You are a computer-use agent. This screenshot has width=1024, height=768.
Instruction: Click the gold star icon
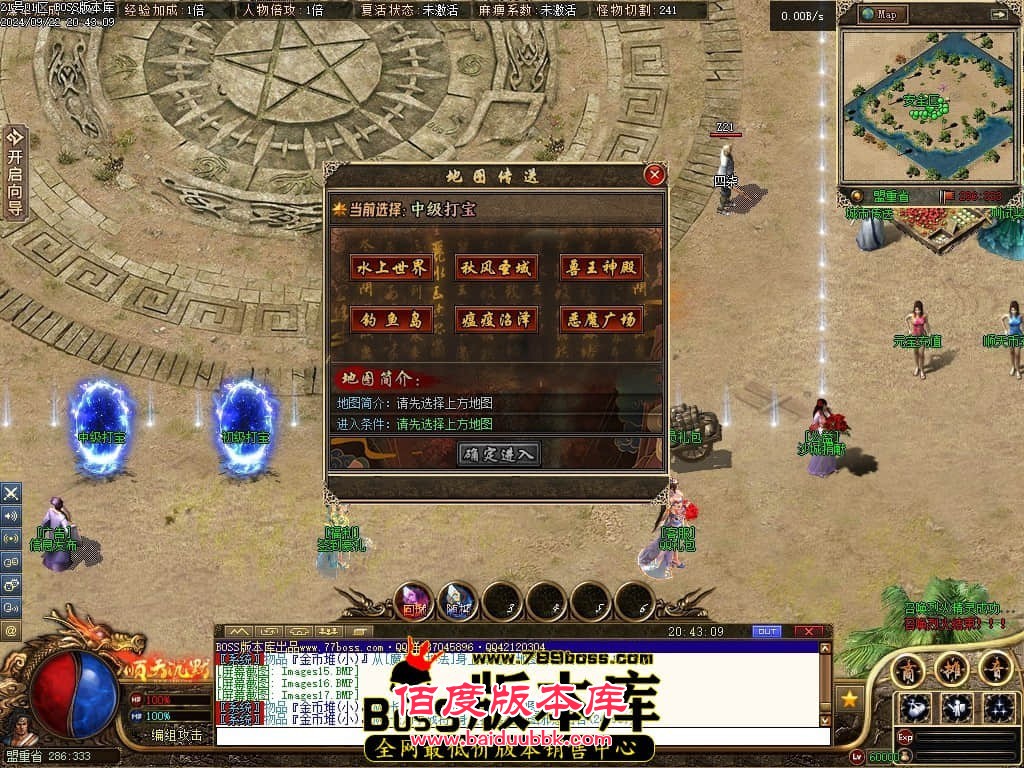tap(850, 698)
